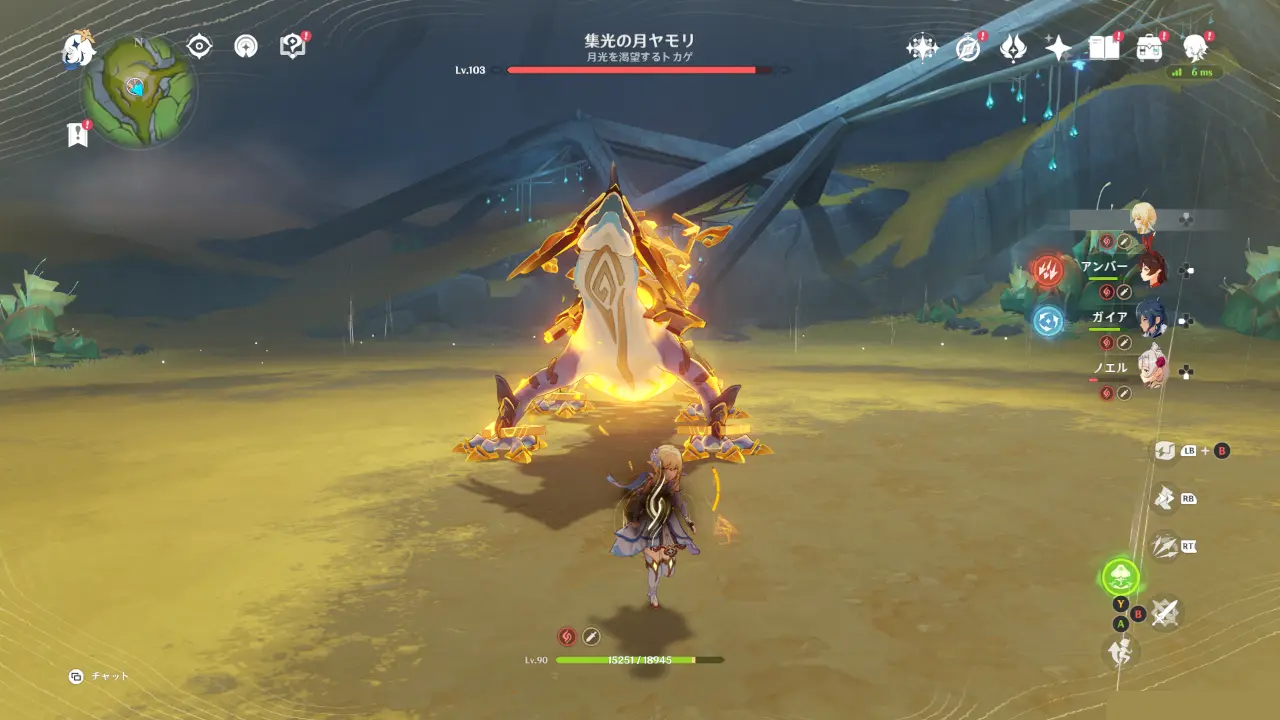Open the Paimon menu
Image resolution: width=1280 pixels, height=720 pixels.
tap(78, 49)
